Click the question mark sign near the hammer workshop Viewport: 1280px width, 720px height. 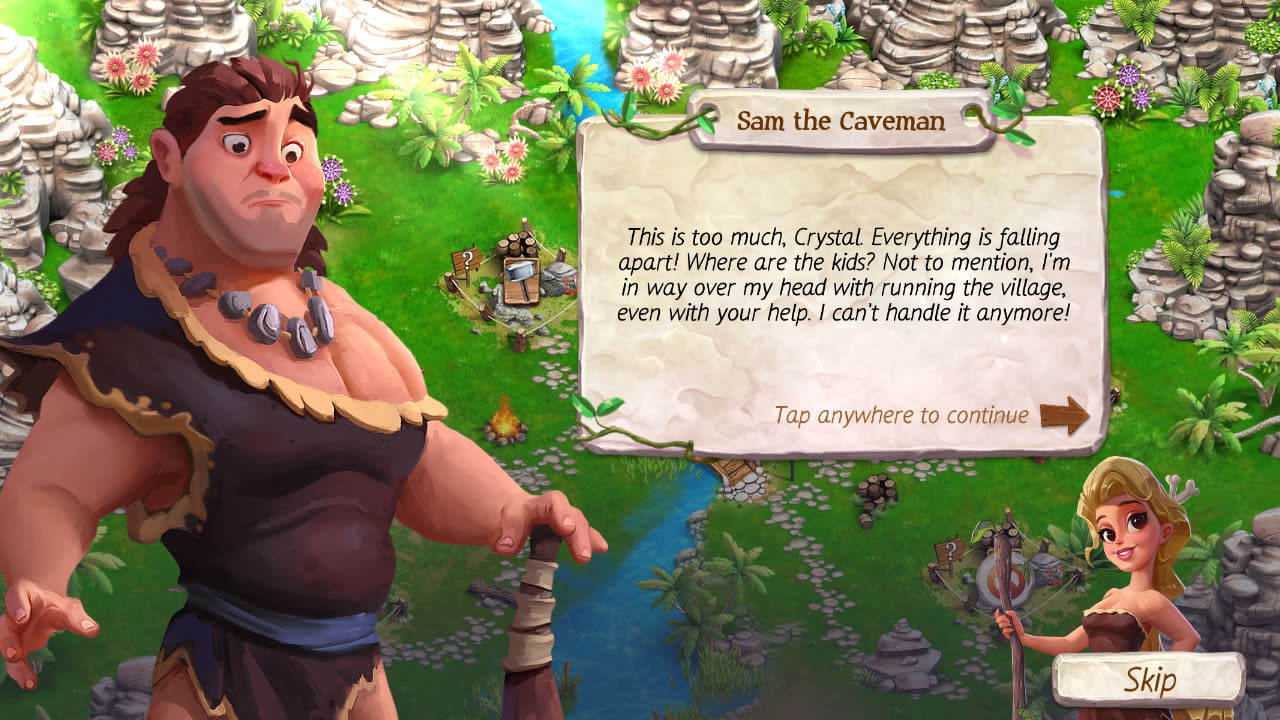coord(468,260)
